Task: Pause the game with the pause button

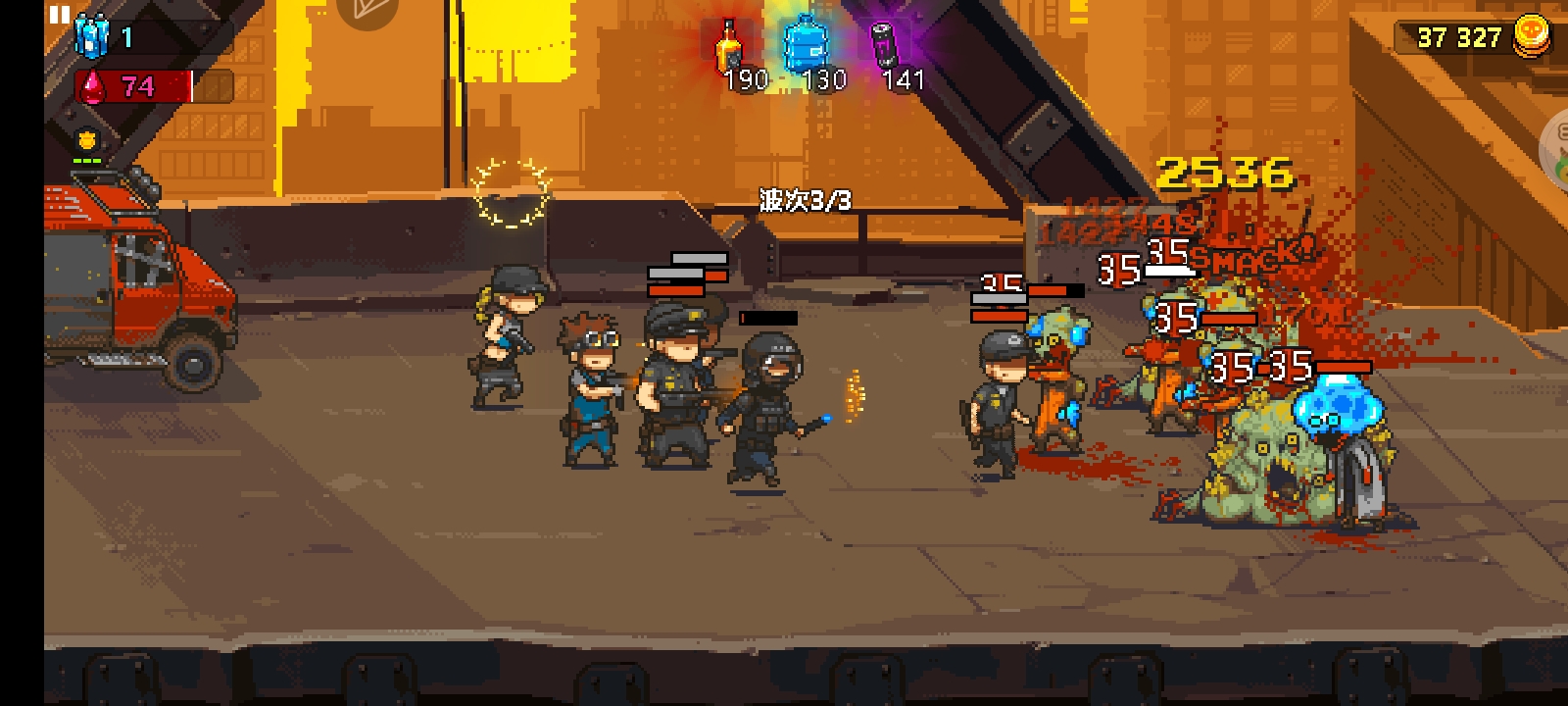Action: tap(60, 15)
